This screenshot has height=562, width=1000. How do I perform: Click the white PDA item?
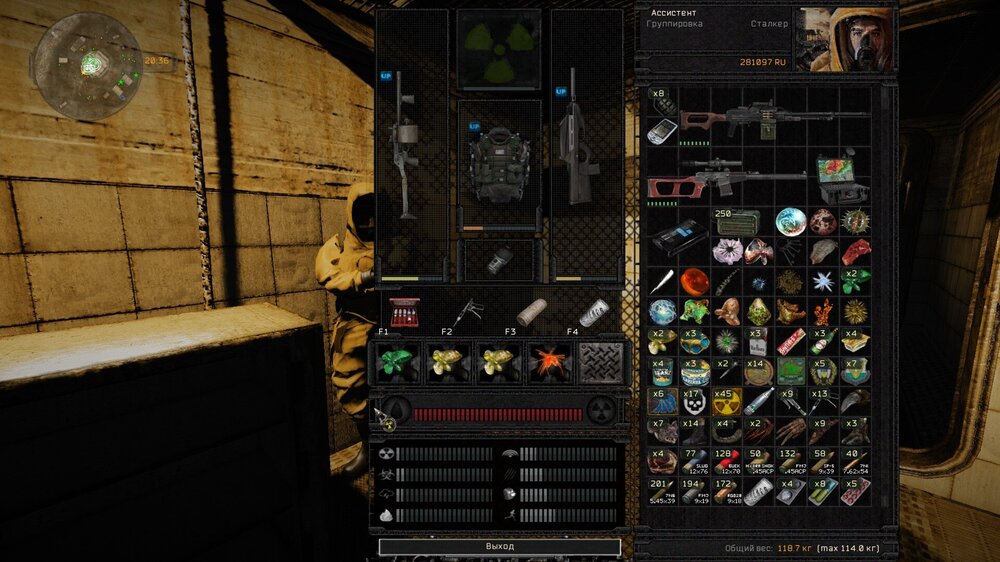coord(662,132)
